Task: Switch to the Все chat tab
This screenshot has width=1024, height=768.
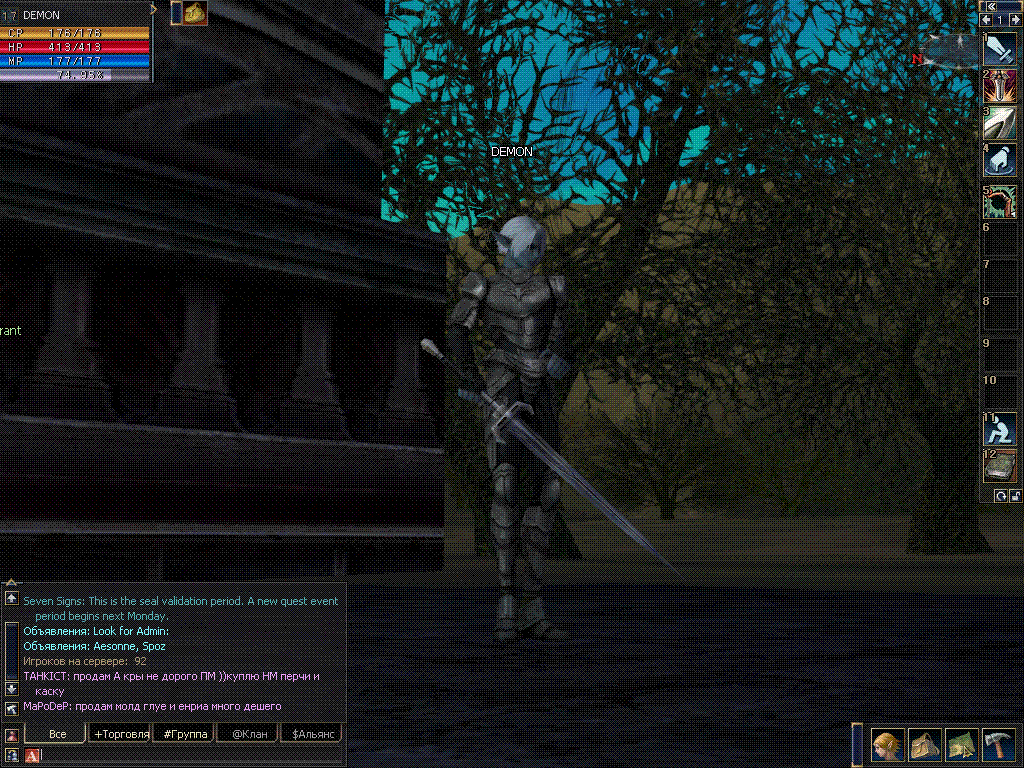Action: click(x=58, y=734)
